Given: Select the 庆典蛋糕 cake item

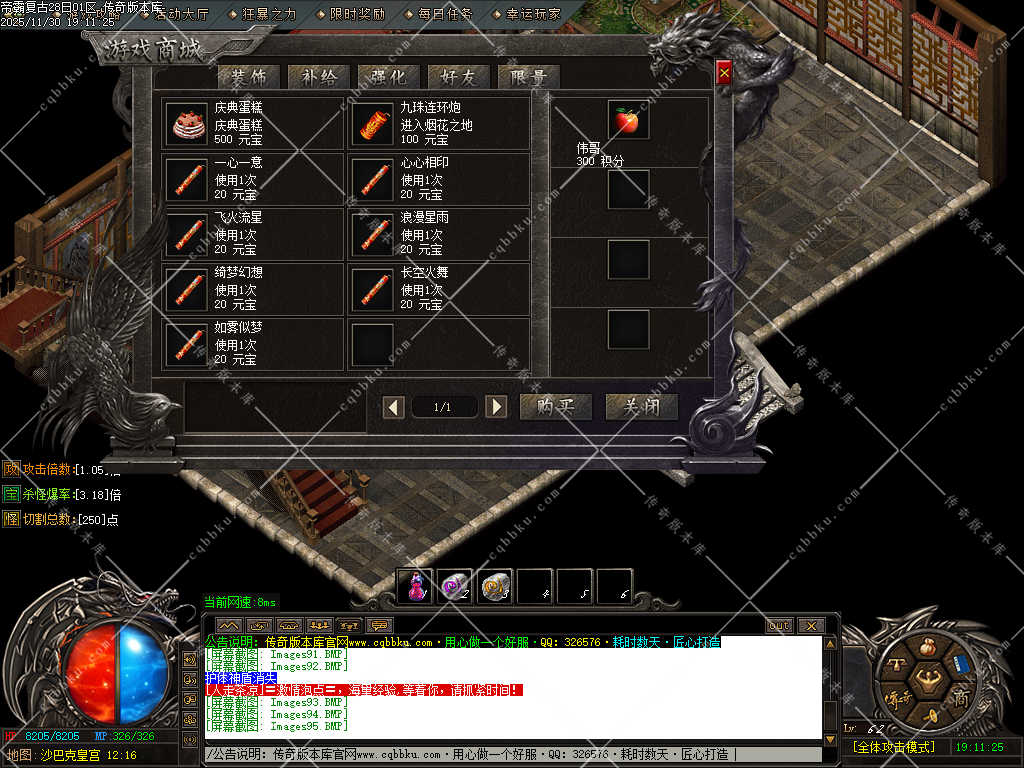Looking at the screenshot, I should coord(185,123).
